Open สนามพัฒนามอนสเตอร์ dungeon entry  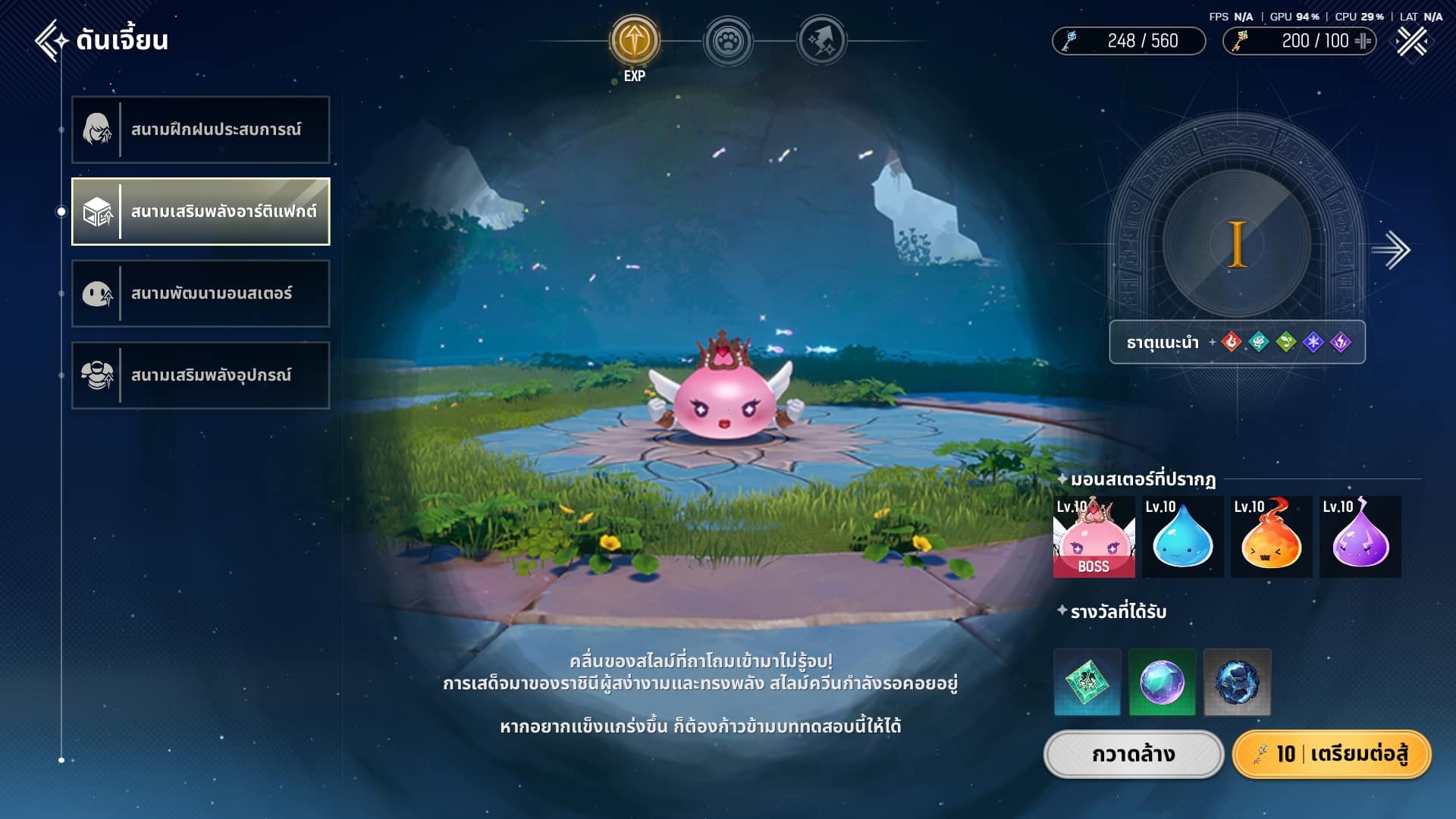[201, 293]
